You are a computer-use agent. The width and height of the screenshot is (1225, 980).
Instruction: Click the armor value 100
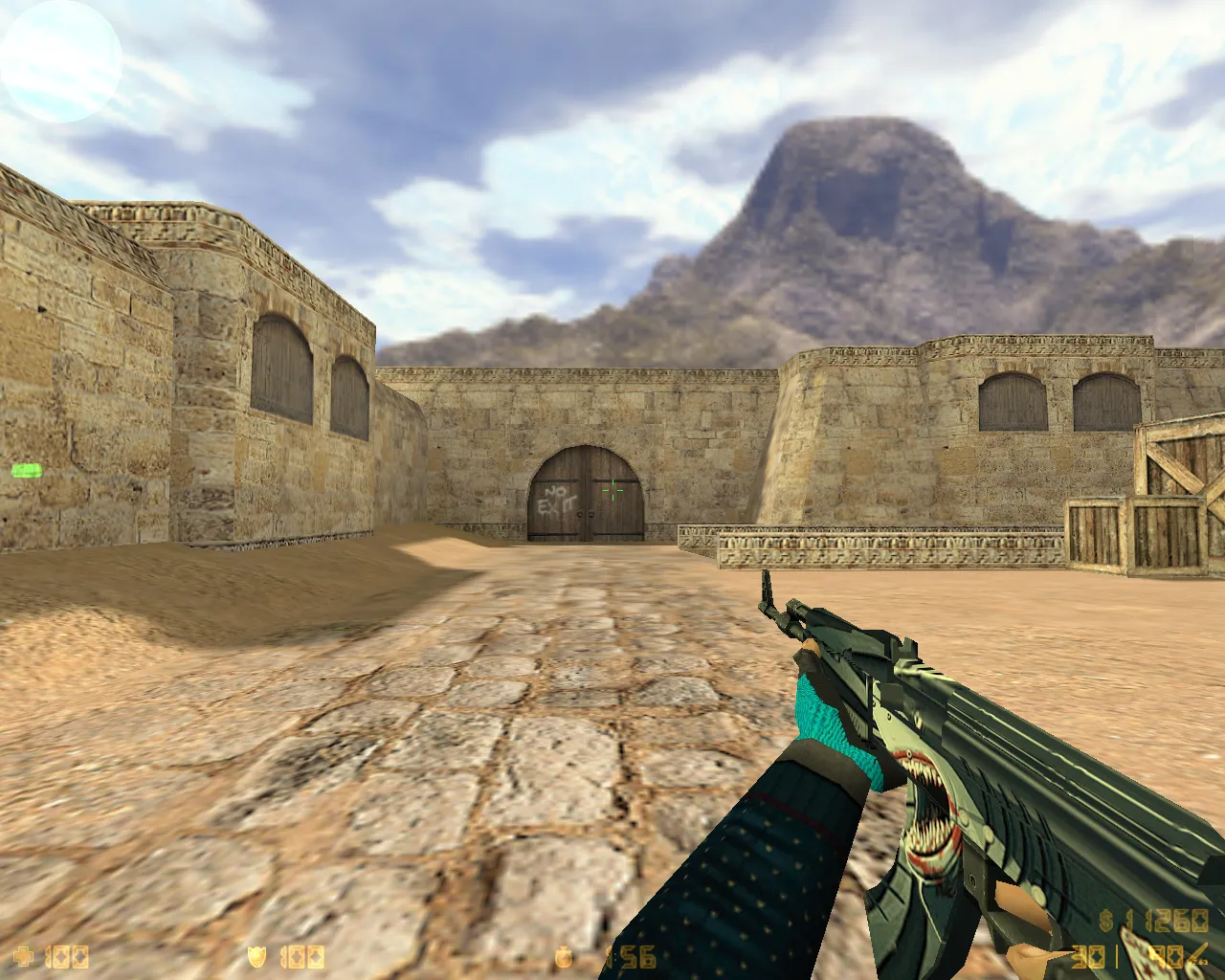point(301,957)
